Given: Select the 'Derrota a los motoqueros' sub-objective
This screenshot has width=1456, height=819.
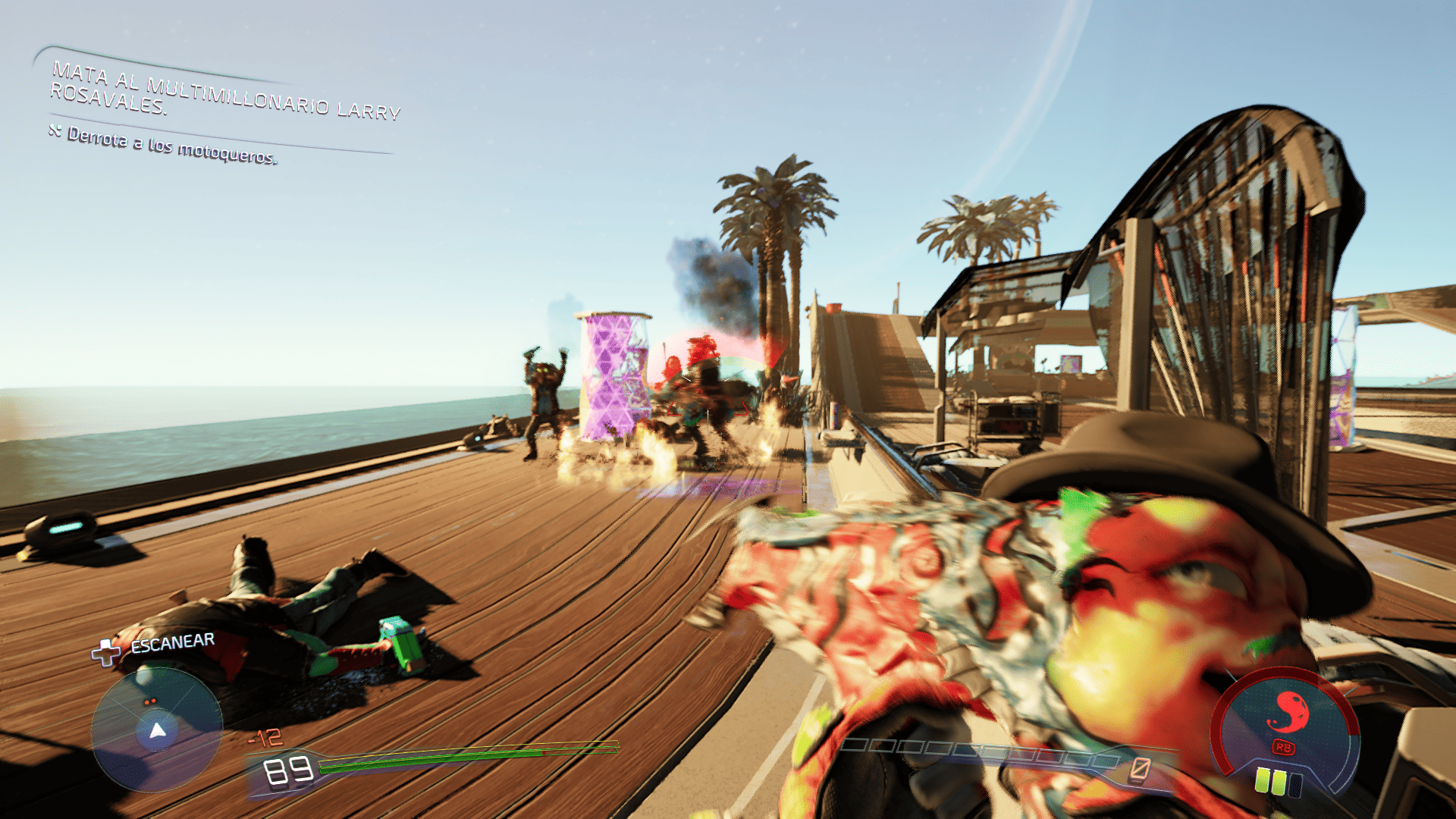Looking at the screenshot, I should (x=171, y=145).
